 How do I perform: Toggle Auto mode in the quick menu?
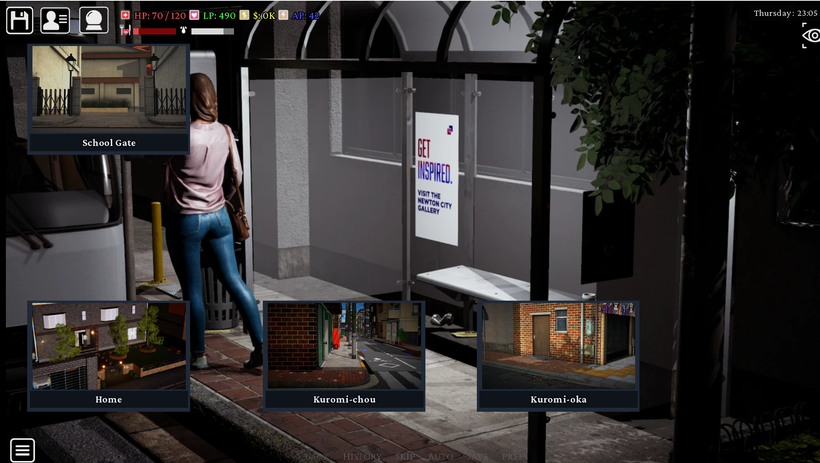(439, 457)
